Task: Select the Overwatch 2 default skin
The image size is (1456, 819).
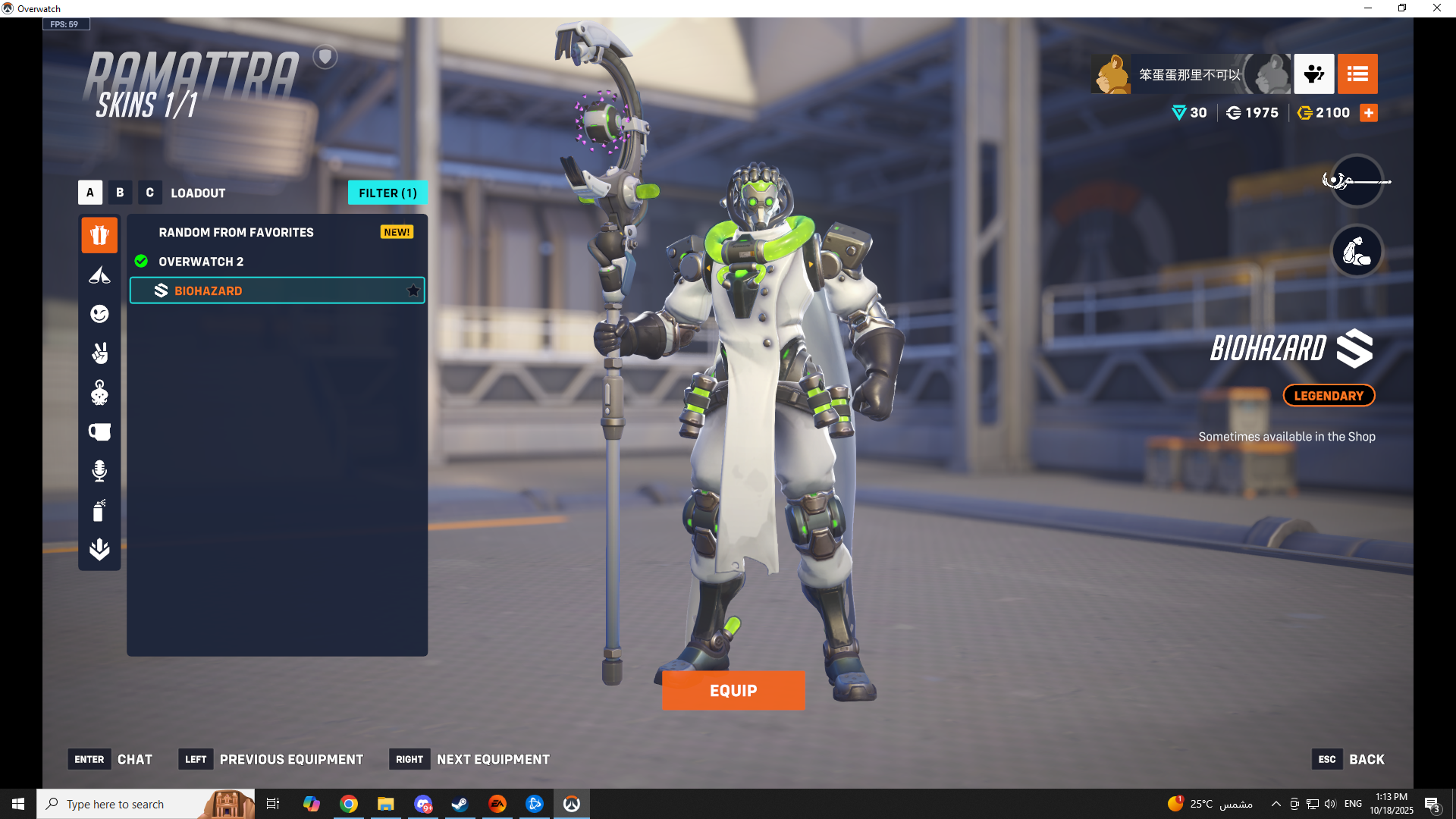Action: [201, 262]
